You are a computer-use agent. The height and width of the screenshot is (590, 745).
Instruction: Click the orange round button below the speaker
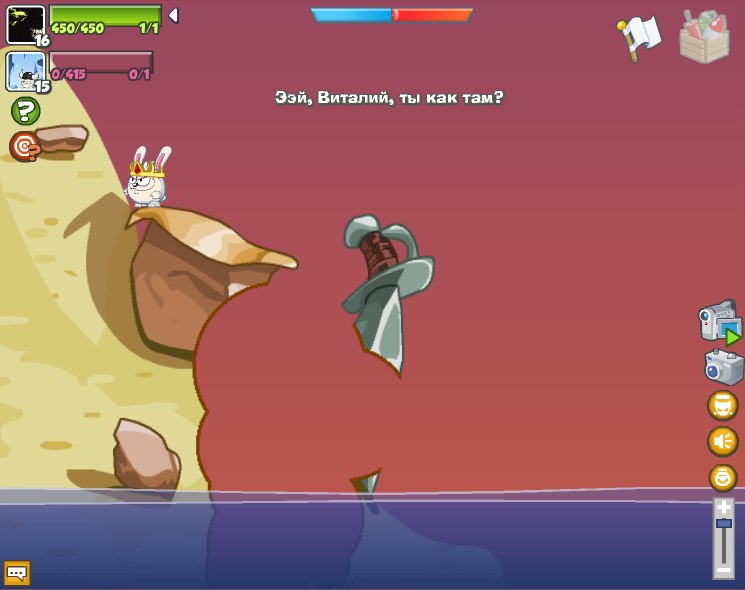coord(722,477)
